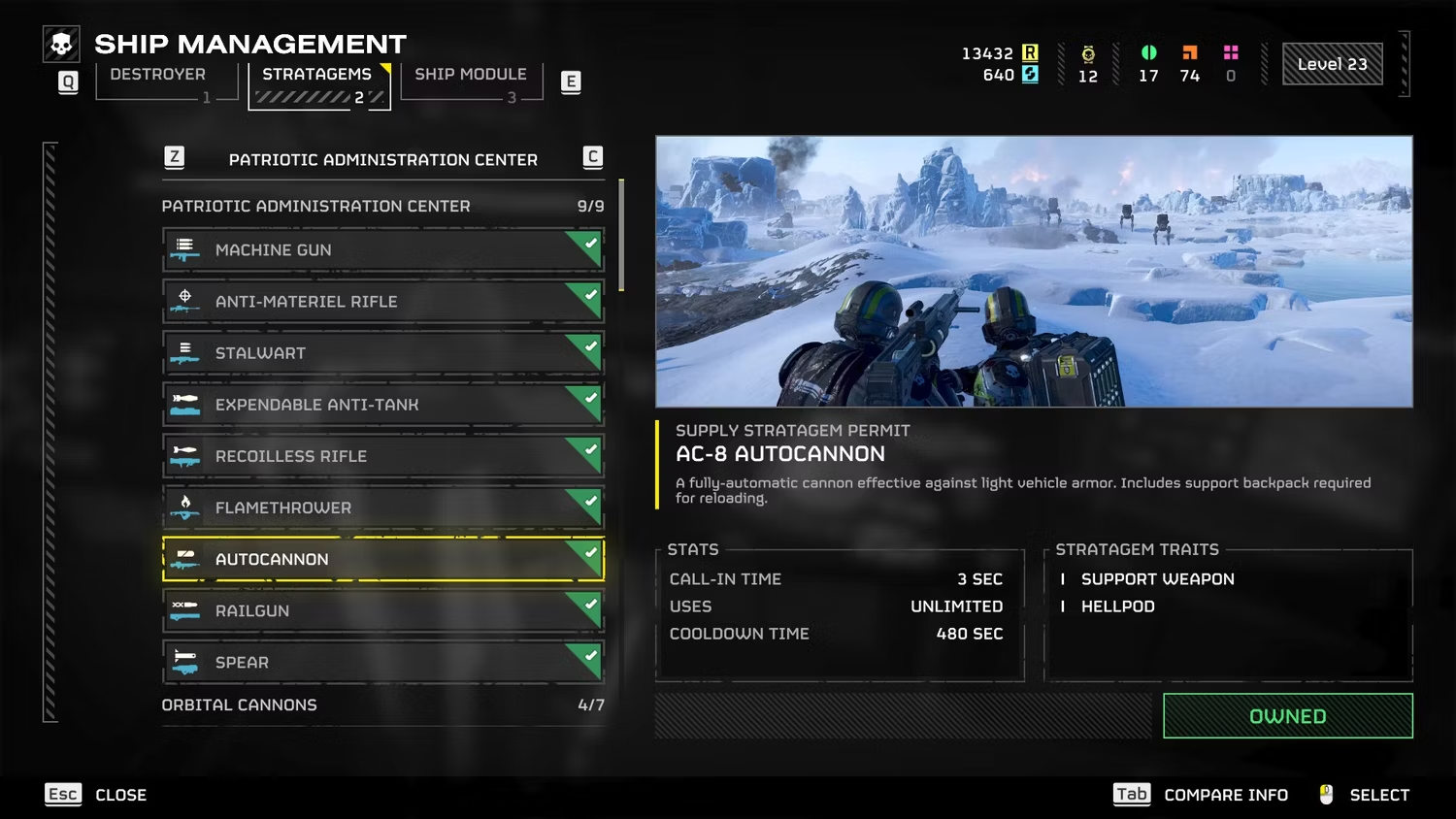The height and width of the screenshot is (819, 1456).
Task: Click the Owned purchase button
Action: click(x=1287, y=716)
